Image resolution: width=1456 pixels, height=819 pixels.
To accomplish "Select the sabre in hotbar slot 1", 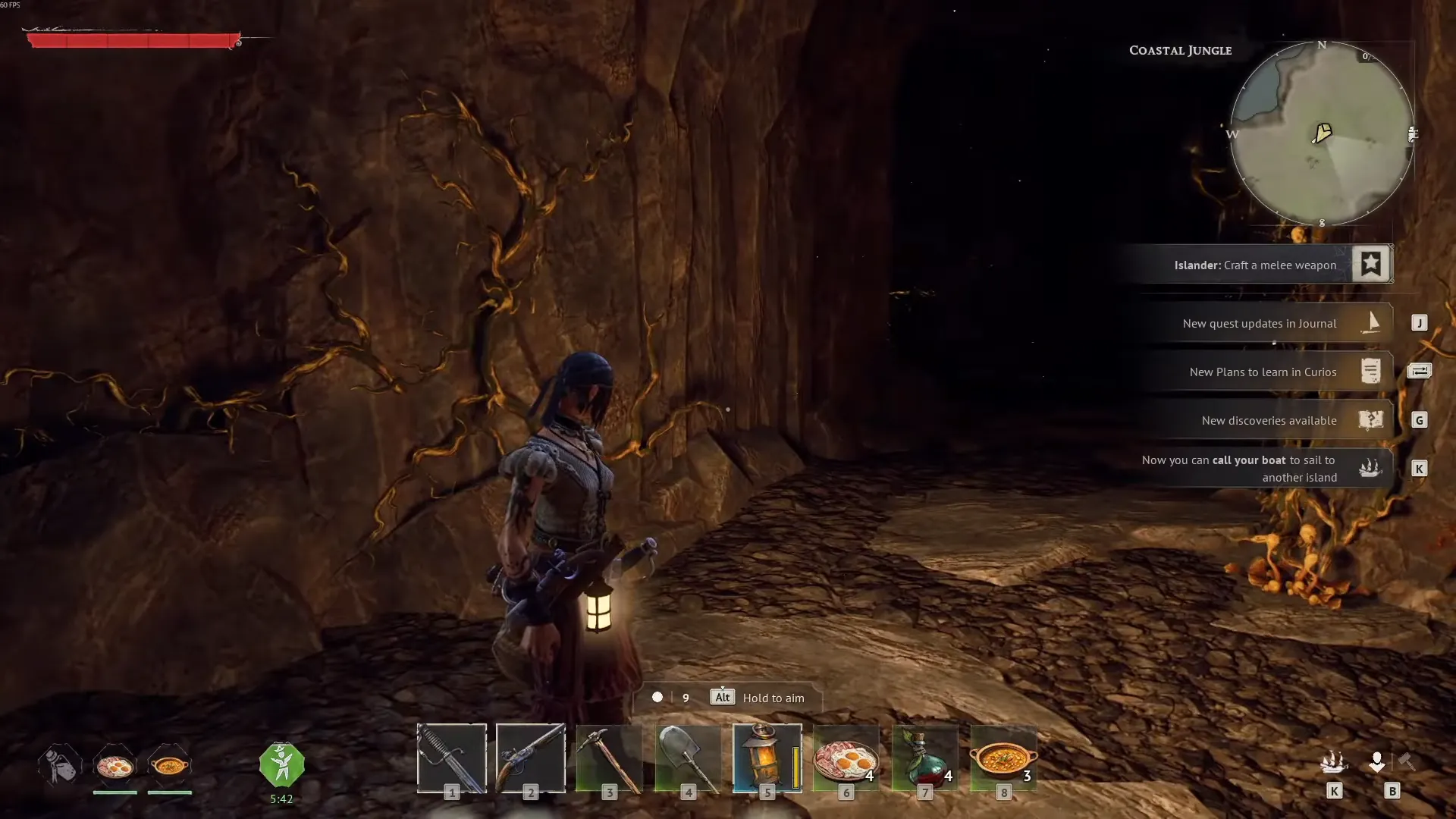I will pos(451,758).
